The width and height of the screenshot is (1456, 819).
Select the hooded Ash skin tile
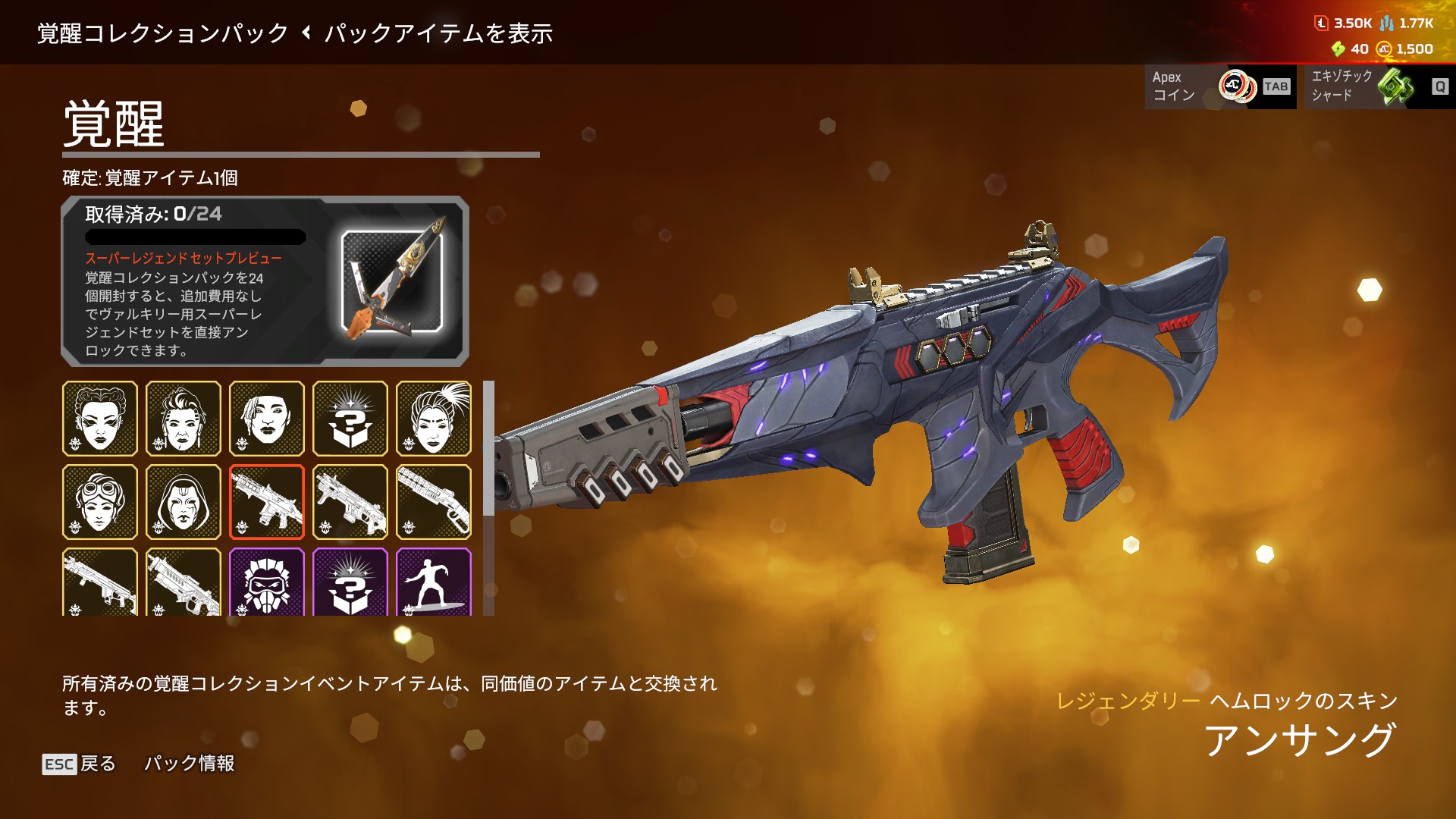(184, 502)
